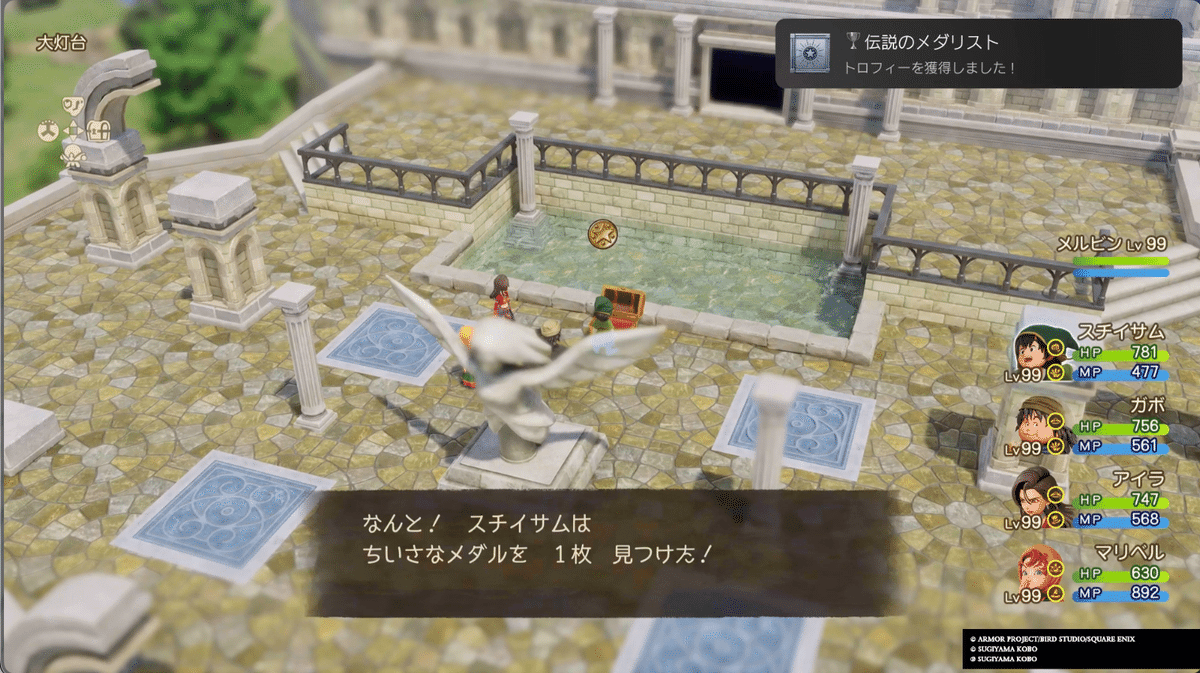
Task: Select the round shortcut icon left of the arrows
Action: coord(48,130)
